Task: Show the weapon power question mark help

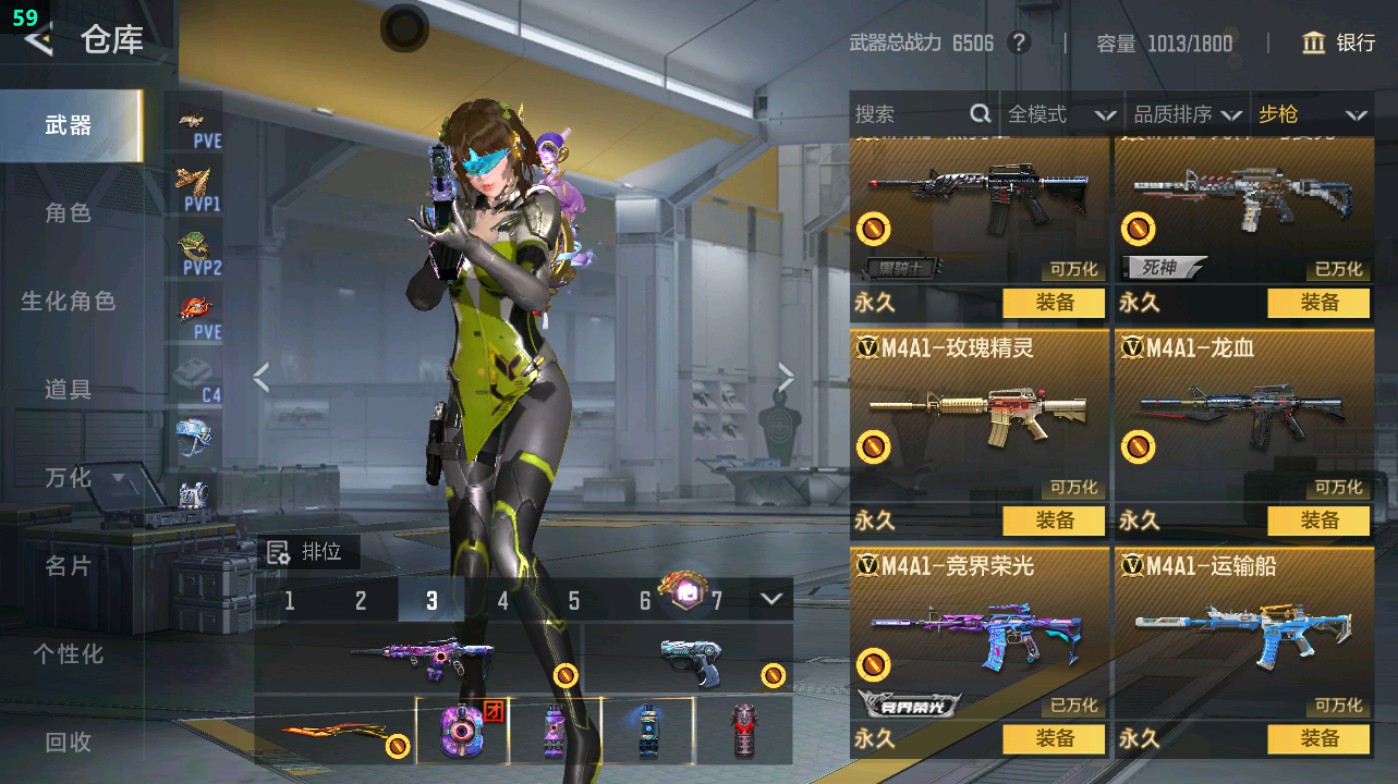Action: pyautogui.click(x=1018, y=43)
